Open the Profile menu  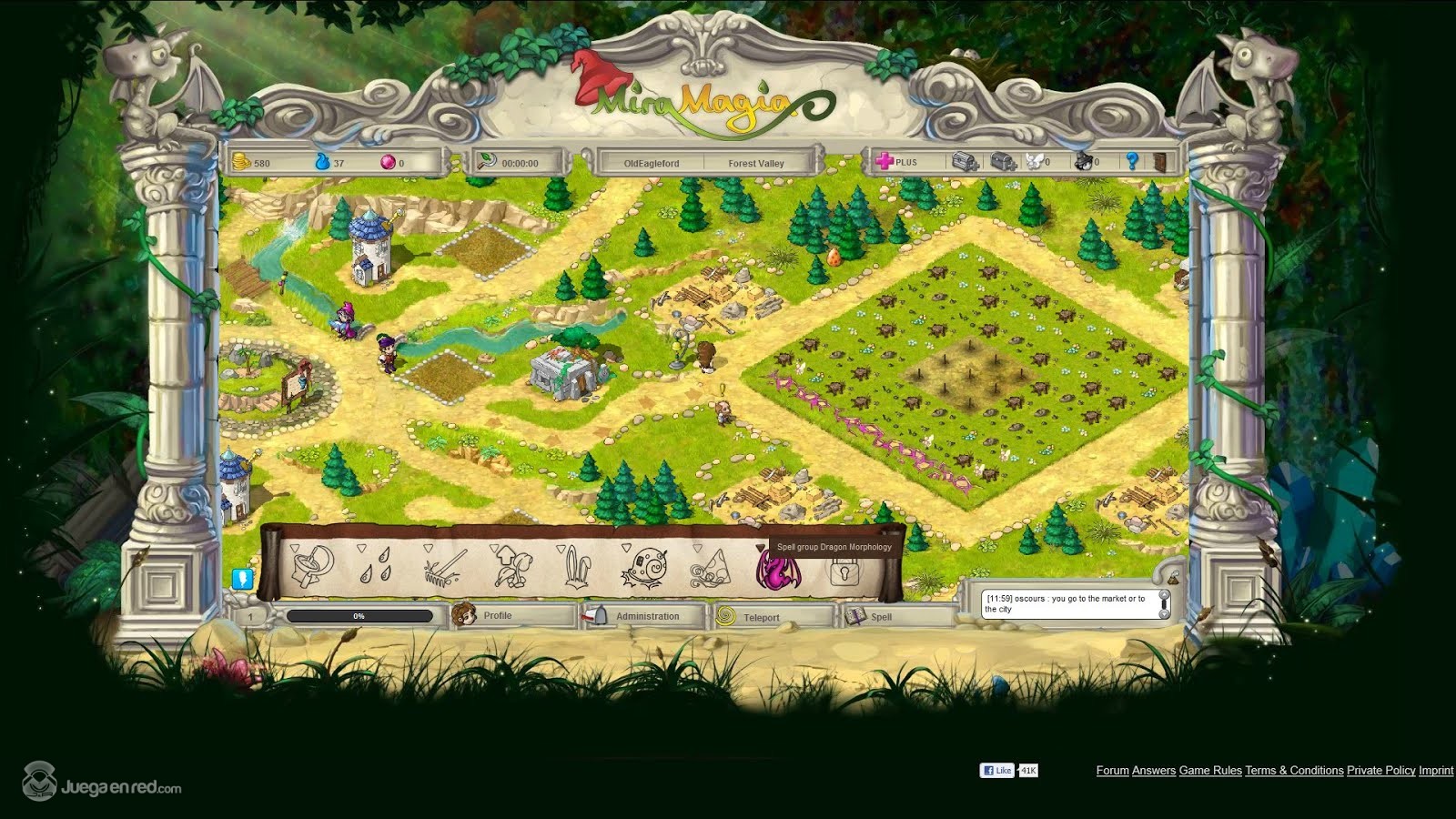pos(496,615)
